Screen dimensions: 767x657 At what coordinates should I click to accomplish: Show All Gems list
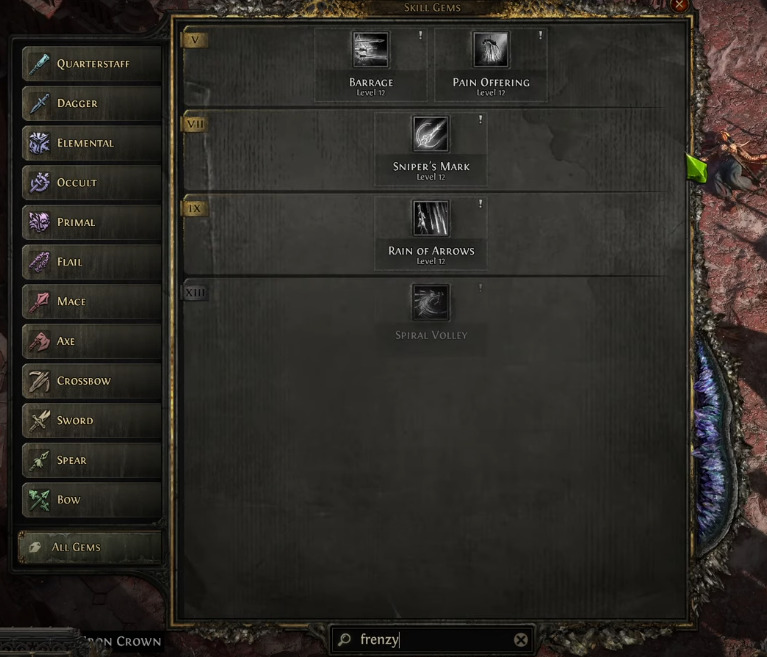[x=89, y=547]
